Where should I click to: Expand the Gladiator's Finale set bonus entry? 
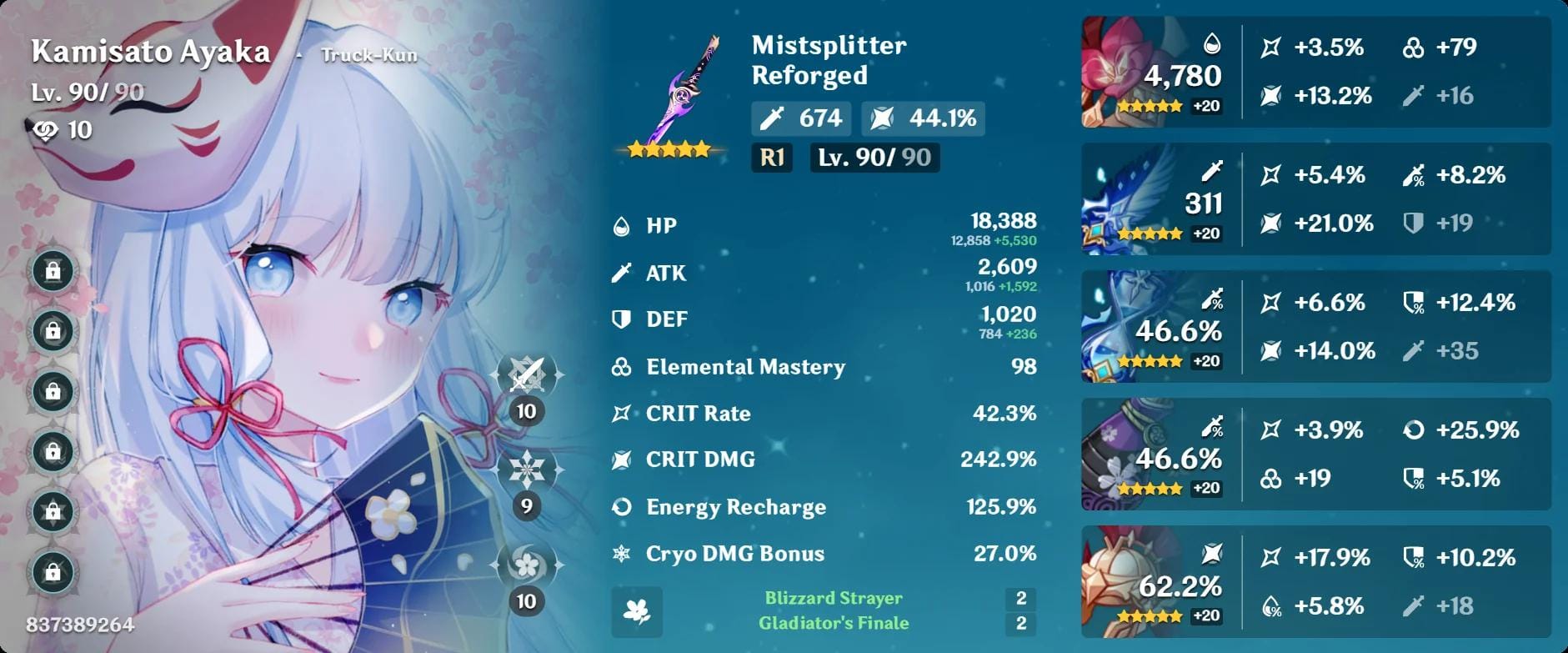click(x=833, y=622)
